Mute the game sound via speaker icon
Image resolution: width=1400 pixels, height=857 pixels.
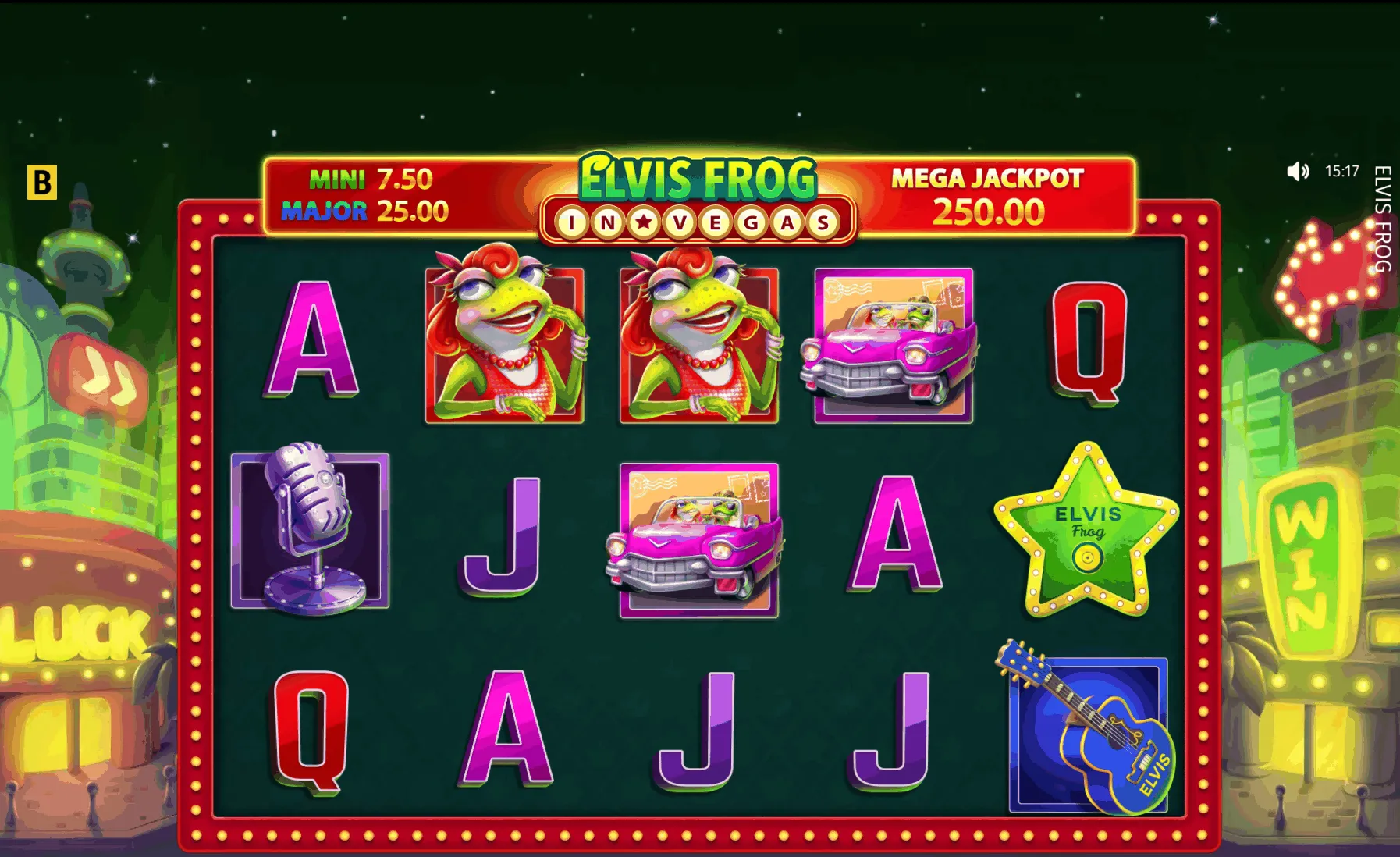click(1298, 172)
